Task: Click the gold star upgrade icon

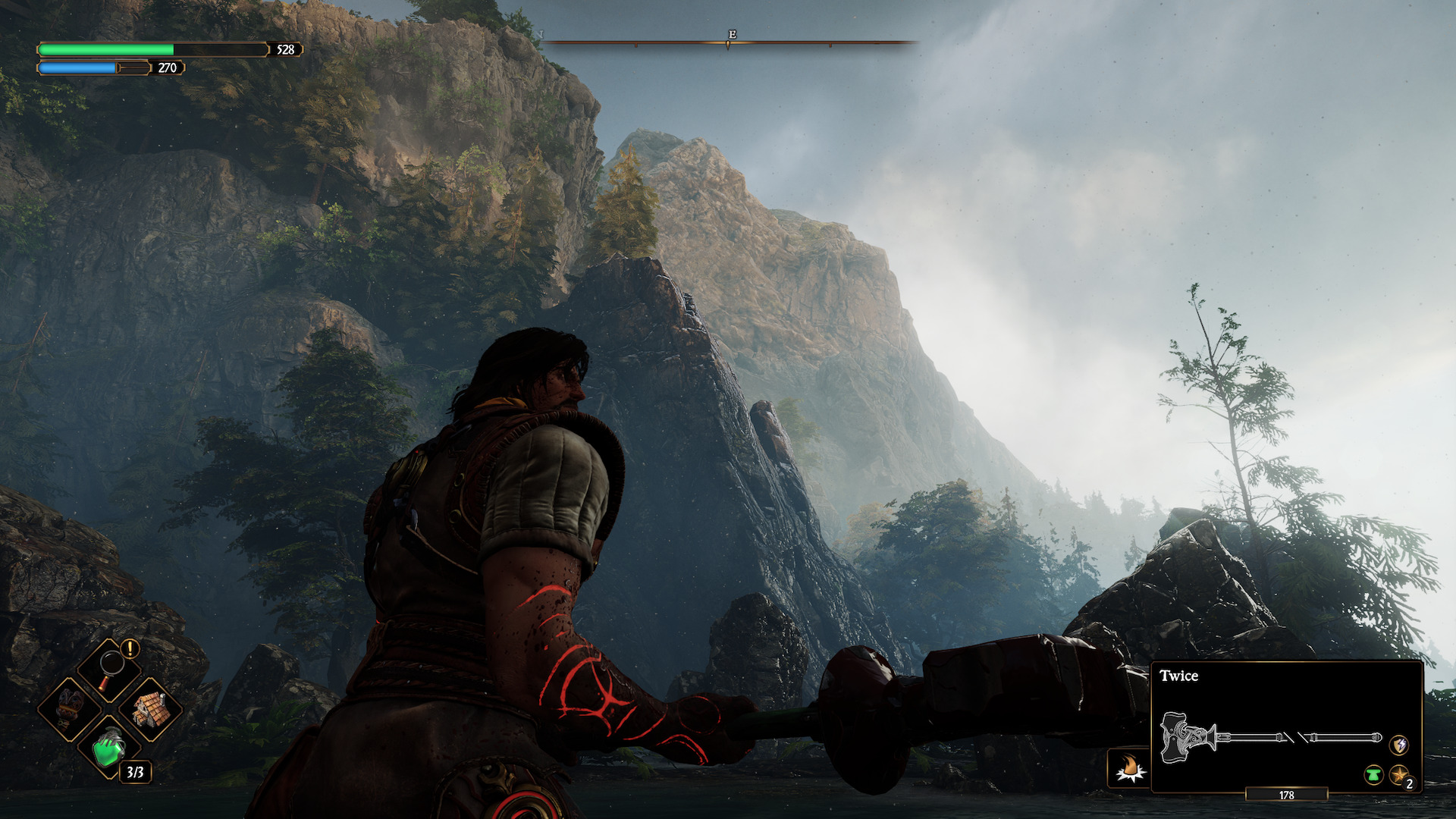Action: click(1399, 775)
